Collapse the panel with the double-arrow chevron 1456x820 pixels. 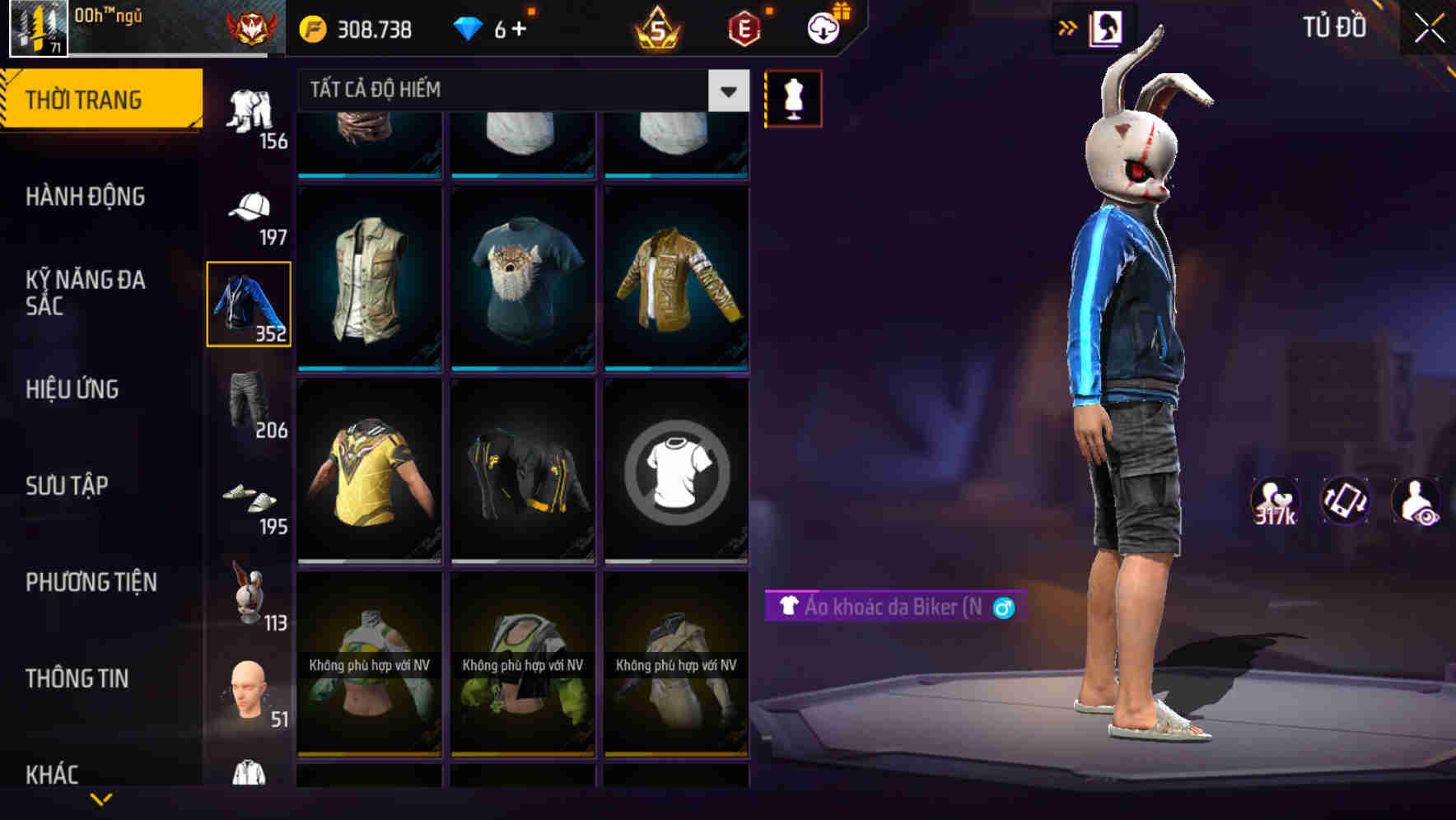click(1066, 27)
